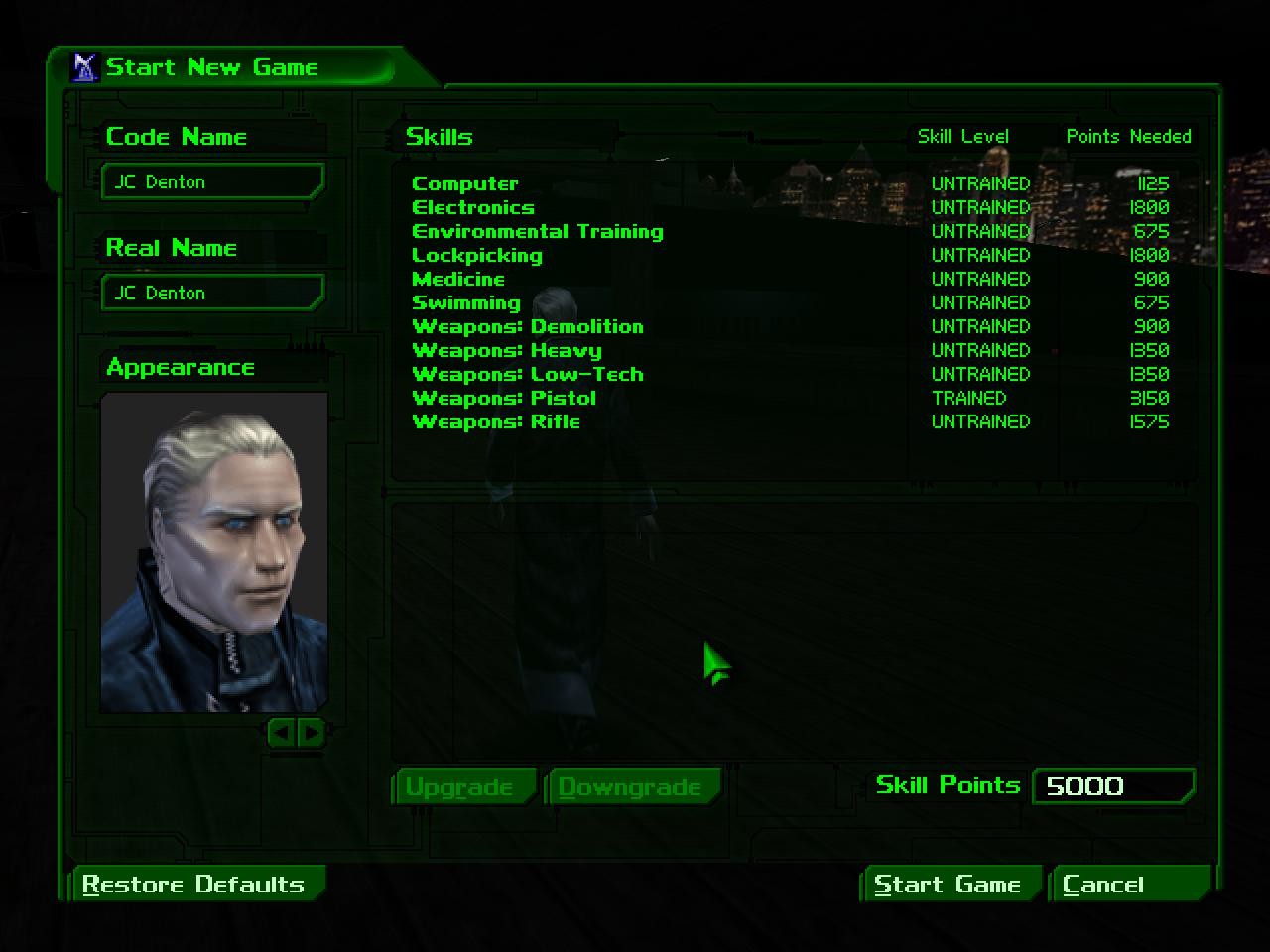Click the previous appearance arrow
The image size is (1270, 952).
(x=281, y=734)
